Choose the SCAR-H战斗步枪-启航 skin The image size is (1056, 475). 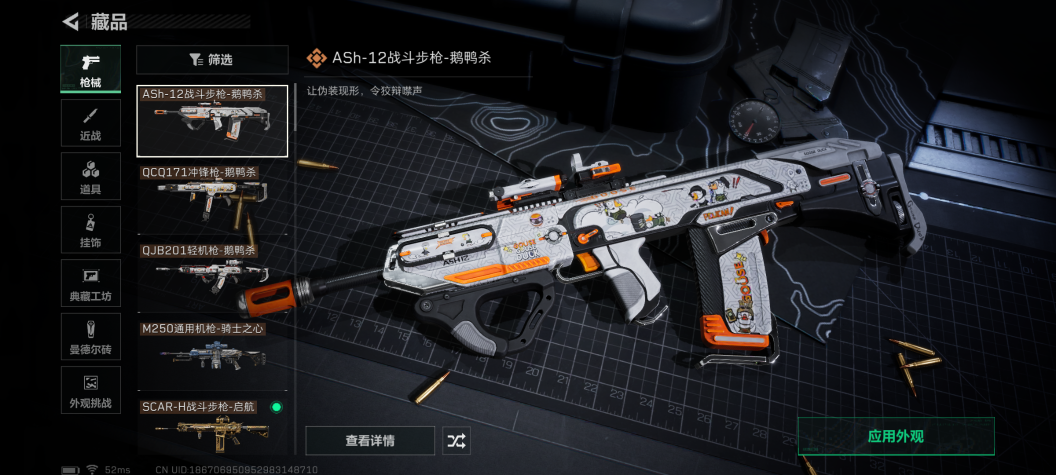click(212, 426)
